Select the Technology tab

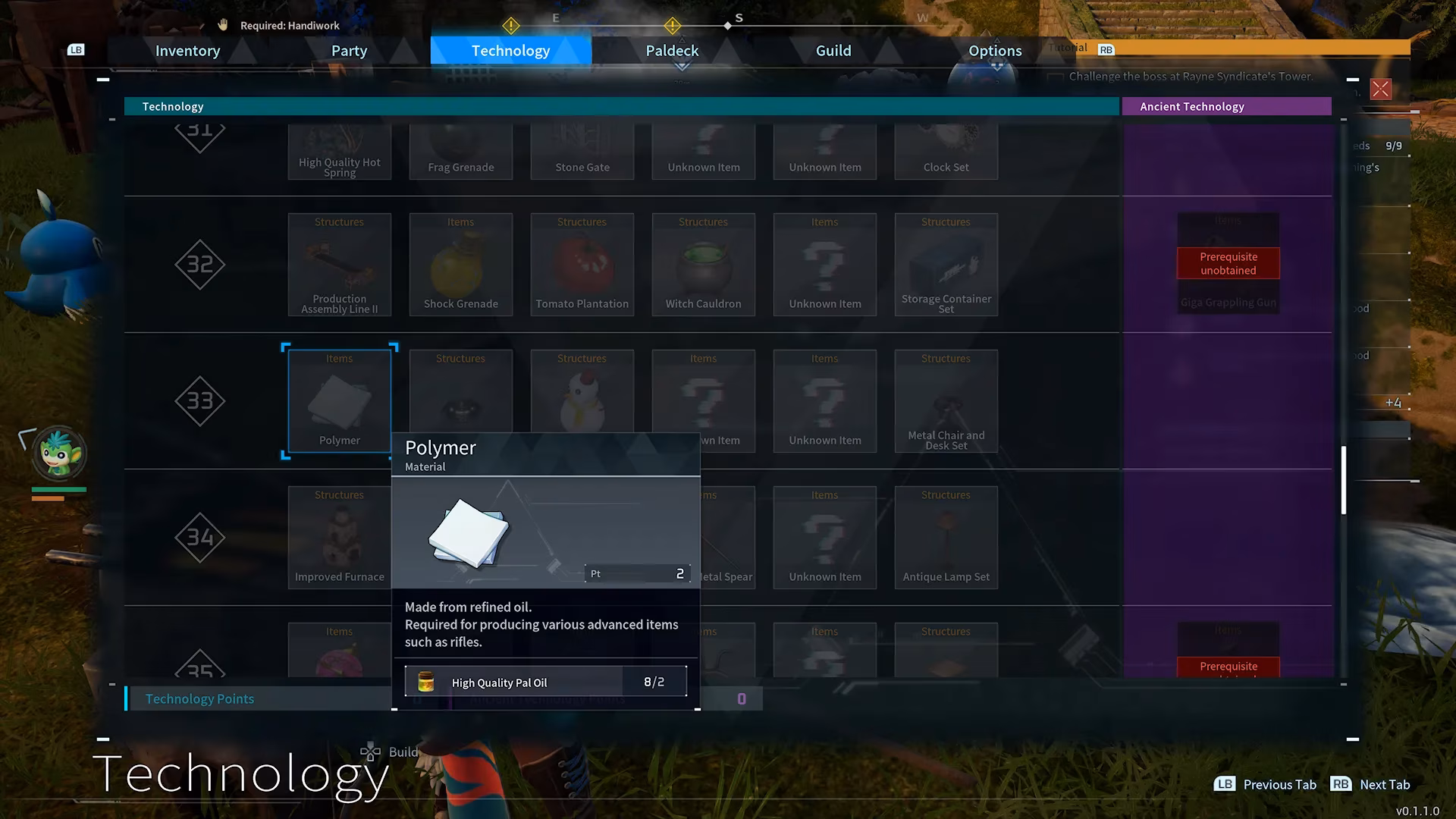click(x=510, y=51)
